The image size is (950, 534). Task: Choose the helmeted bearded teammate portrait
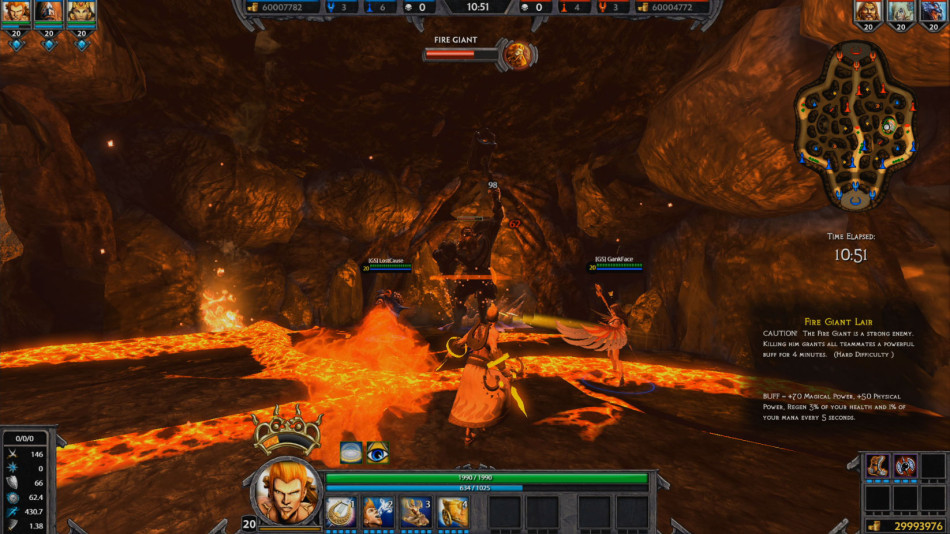click(48, 12)
